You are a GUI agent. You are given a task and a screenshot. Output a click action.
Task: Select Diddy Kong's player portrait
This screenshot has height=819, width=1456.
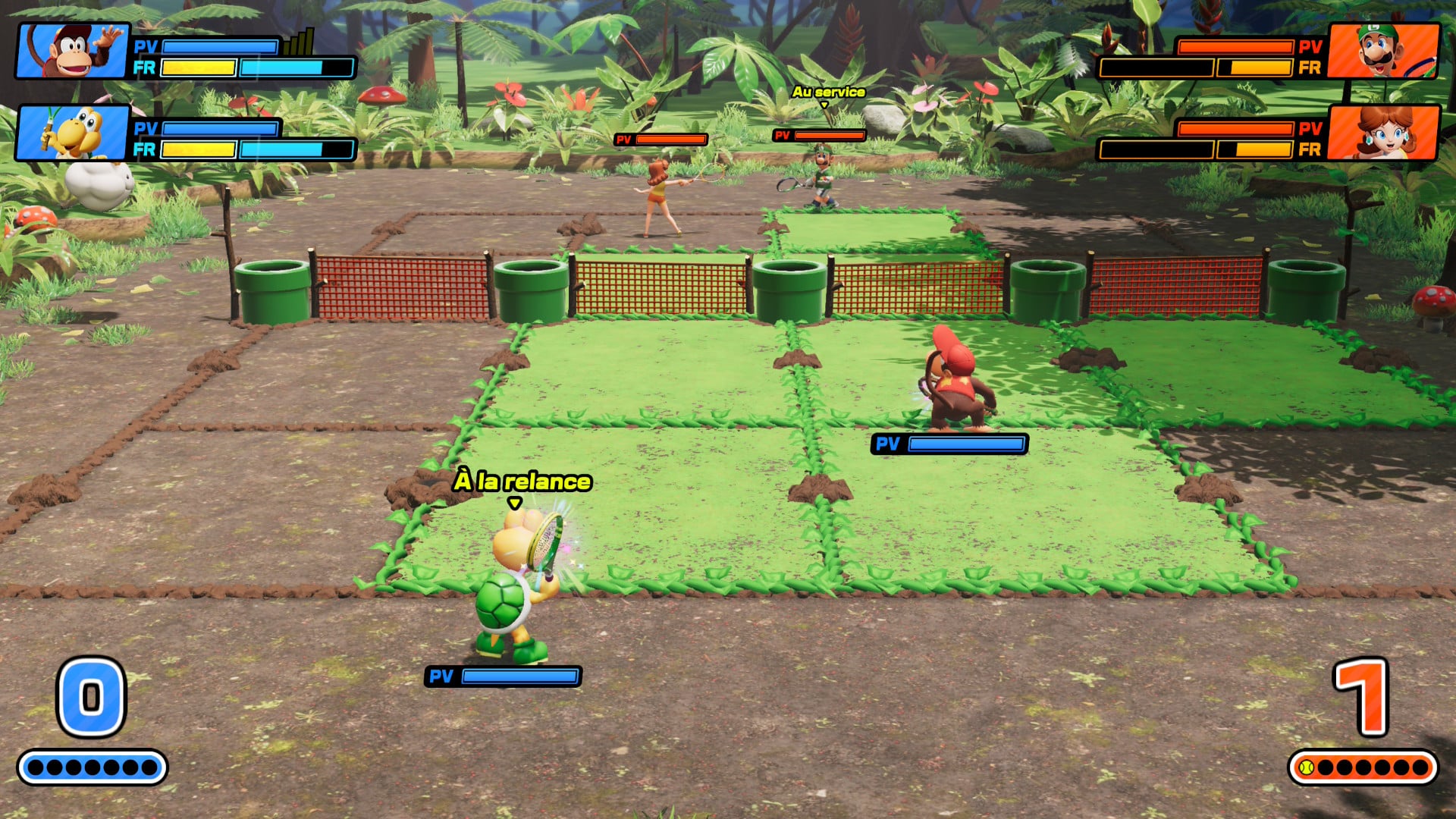tap(74, 52)
